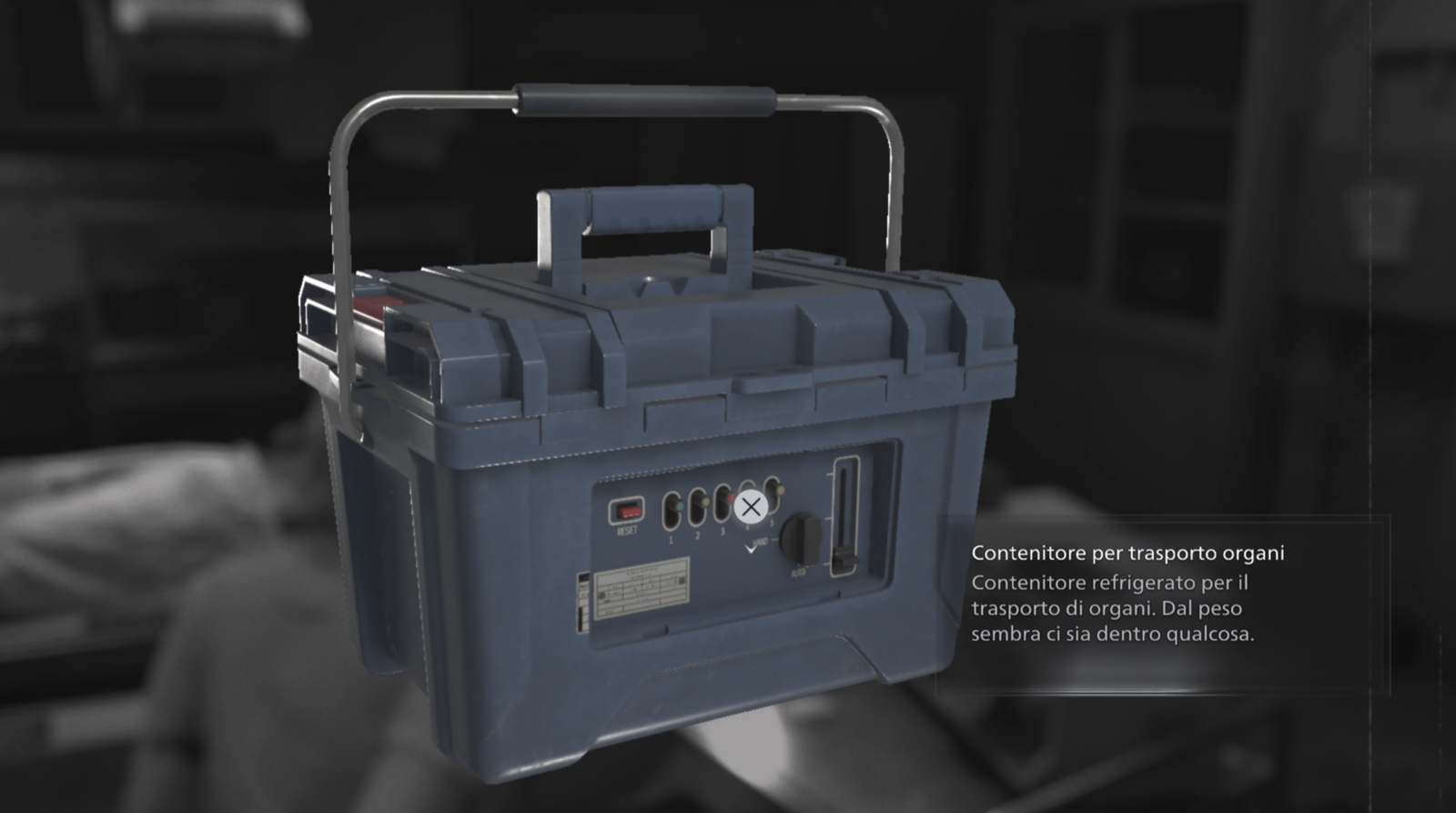This screenshot has height=813, width=1456.
Task: Flip the red-tipped toggle switch 3
Action: click(731, 499)
